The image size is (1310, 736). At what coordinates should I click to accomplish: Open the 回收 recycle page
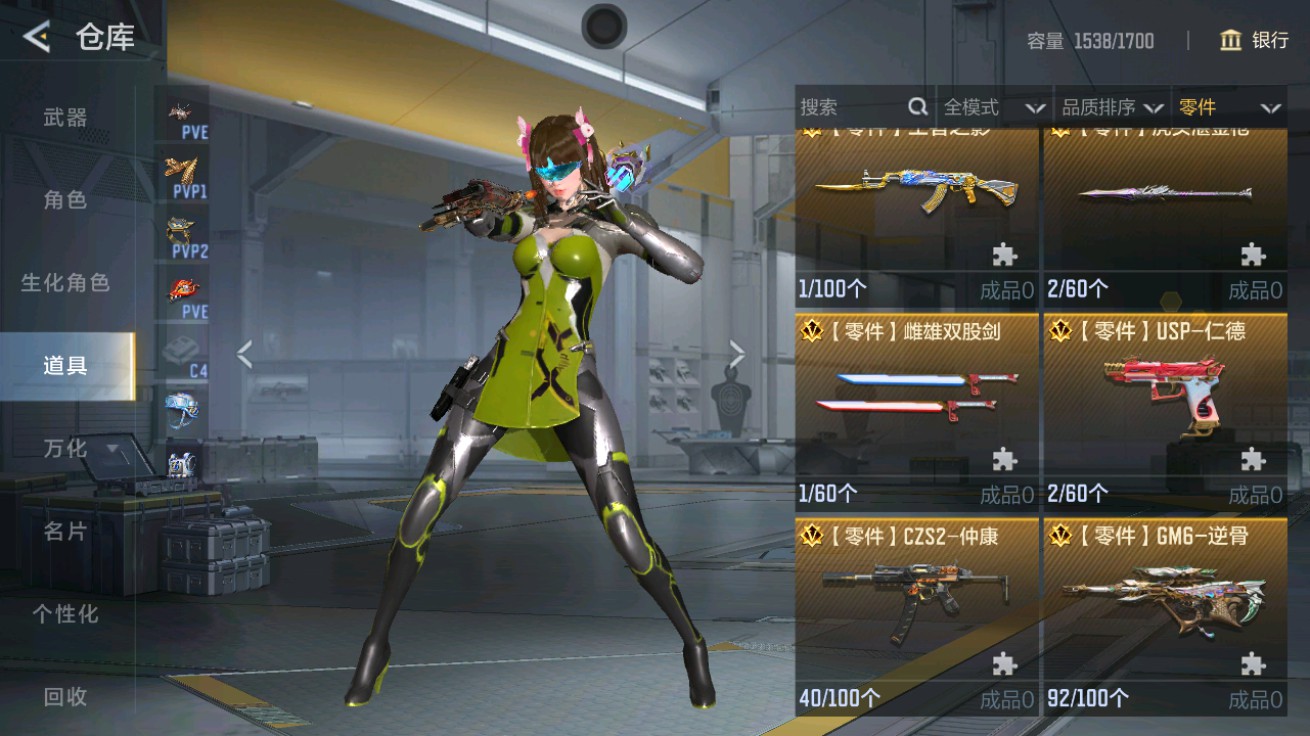[x=65, y=698]
